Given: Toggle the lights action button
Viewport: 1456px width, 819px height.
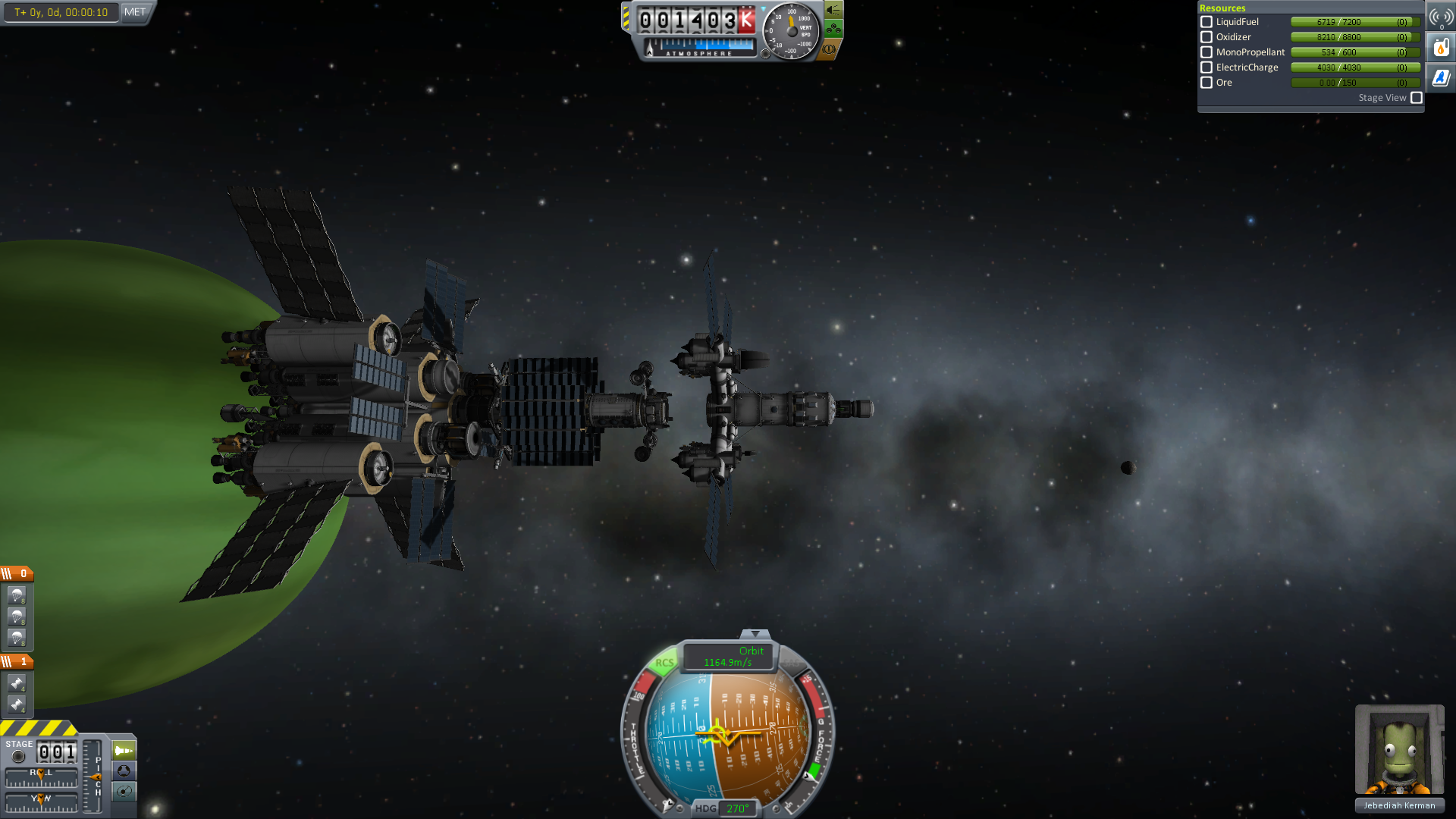Looking at the screenshot, I should 833,10.
